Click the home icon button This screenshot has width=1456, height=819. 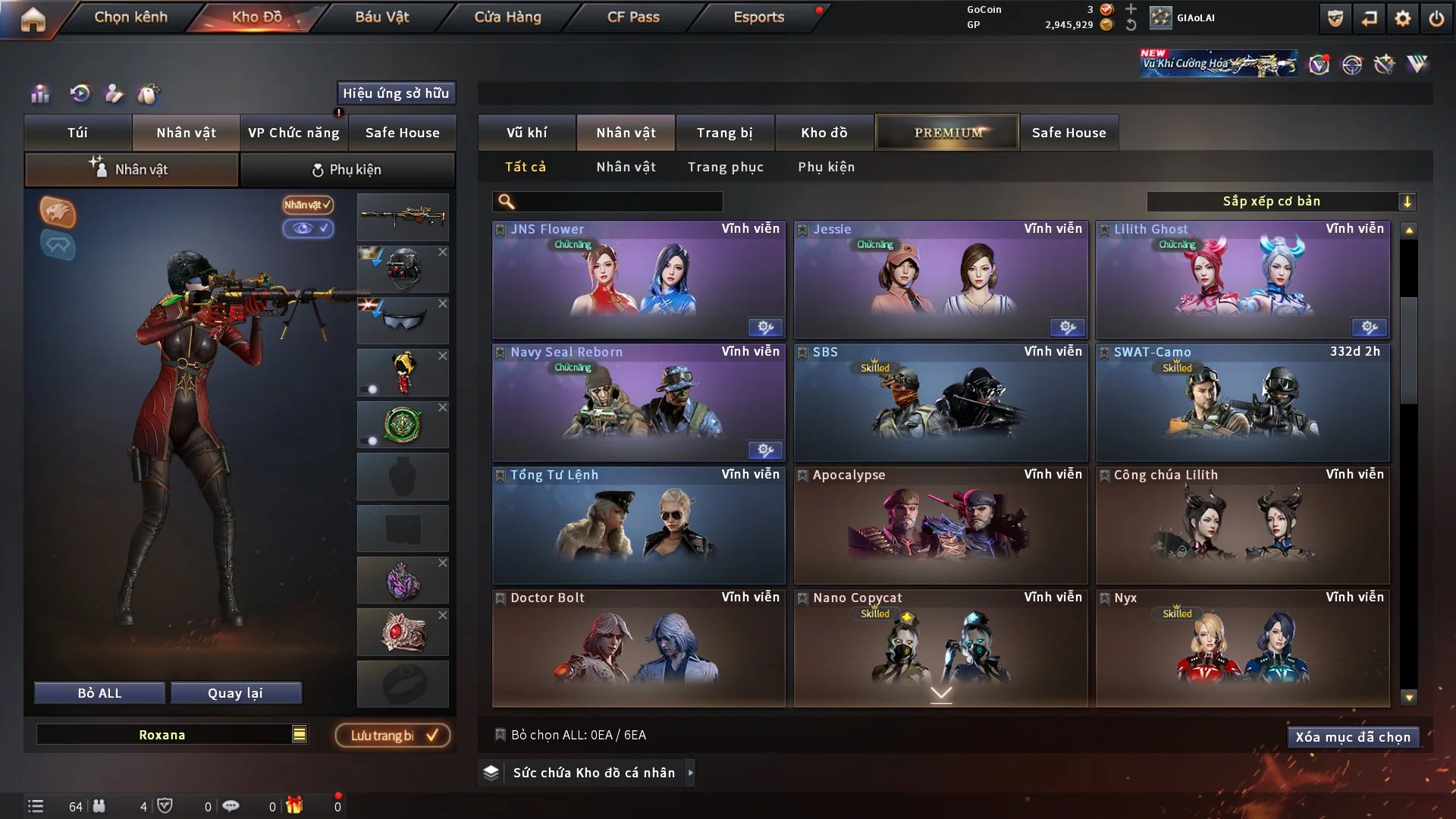(33, 18)
